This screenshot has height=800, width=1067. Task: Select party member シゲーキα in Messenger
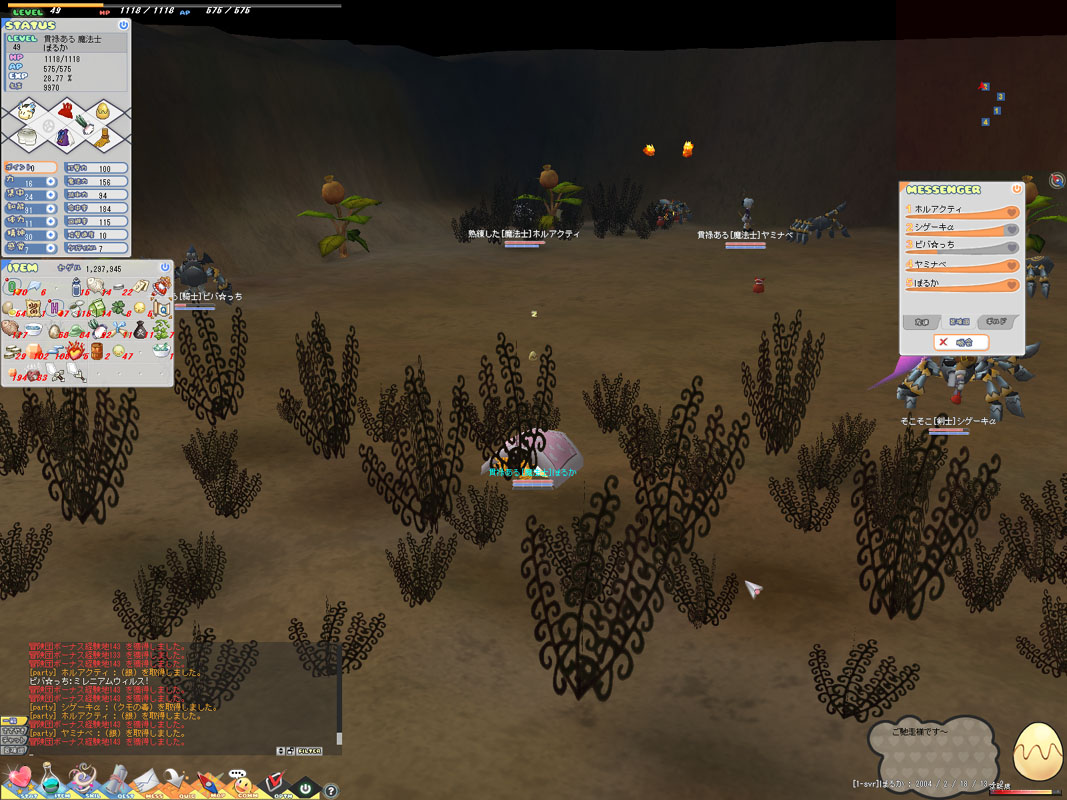[960, 229]
